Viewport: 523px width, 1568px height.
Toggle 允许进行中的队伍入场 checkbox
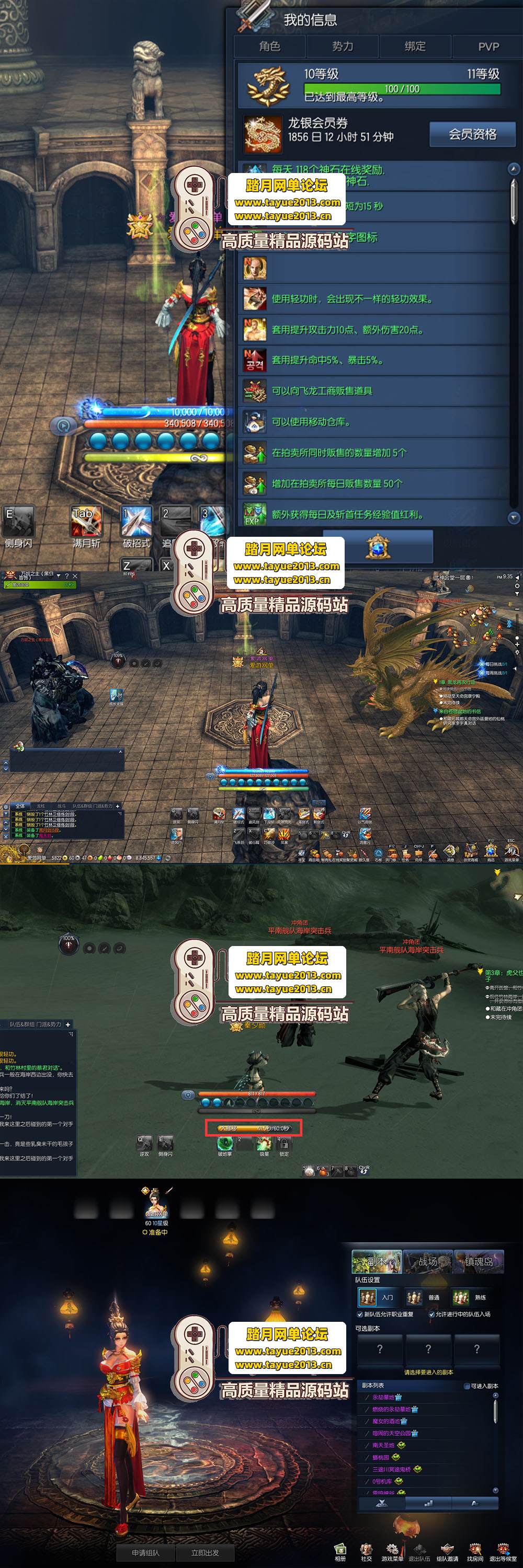point(431,1314)
